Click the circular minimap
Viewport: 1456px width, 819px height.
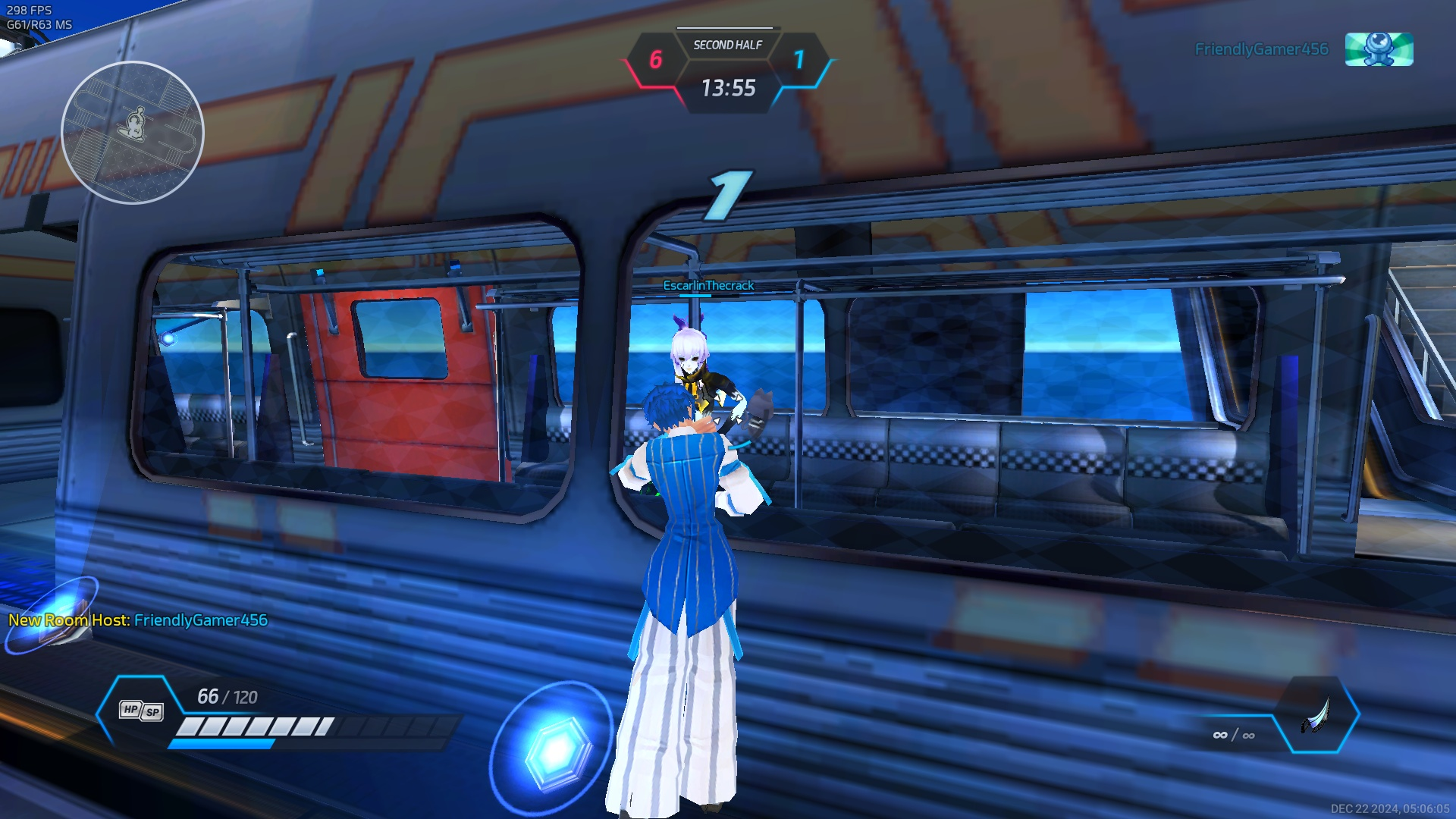pos(133,133)
